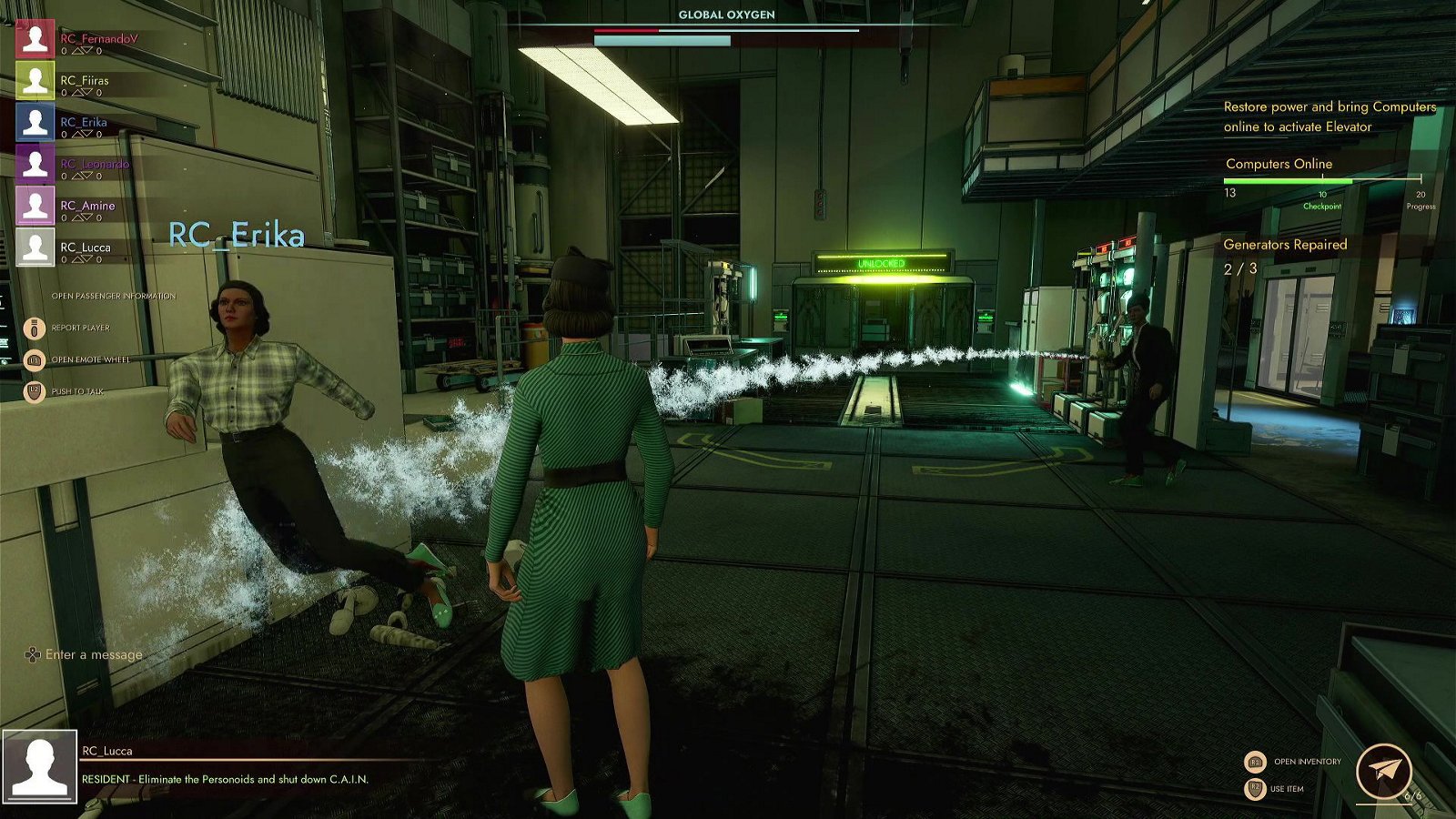This screenshot has height=819, width=1456.
Task: Click the RC_Lucca portrait at bottom
Action: pos(39,766)
